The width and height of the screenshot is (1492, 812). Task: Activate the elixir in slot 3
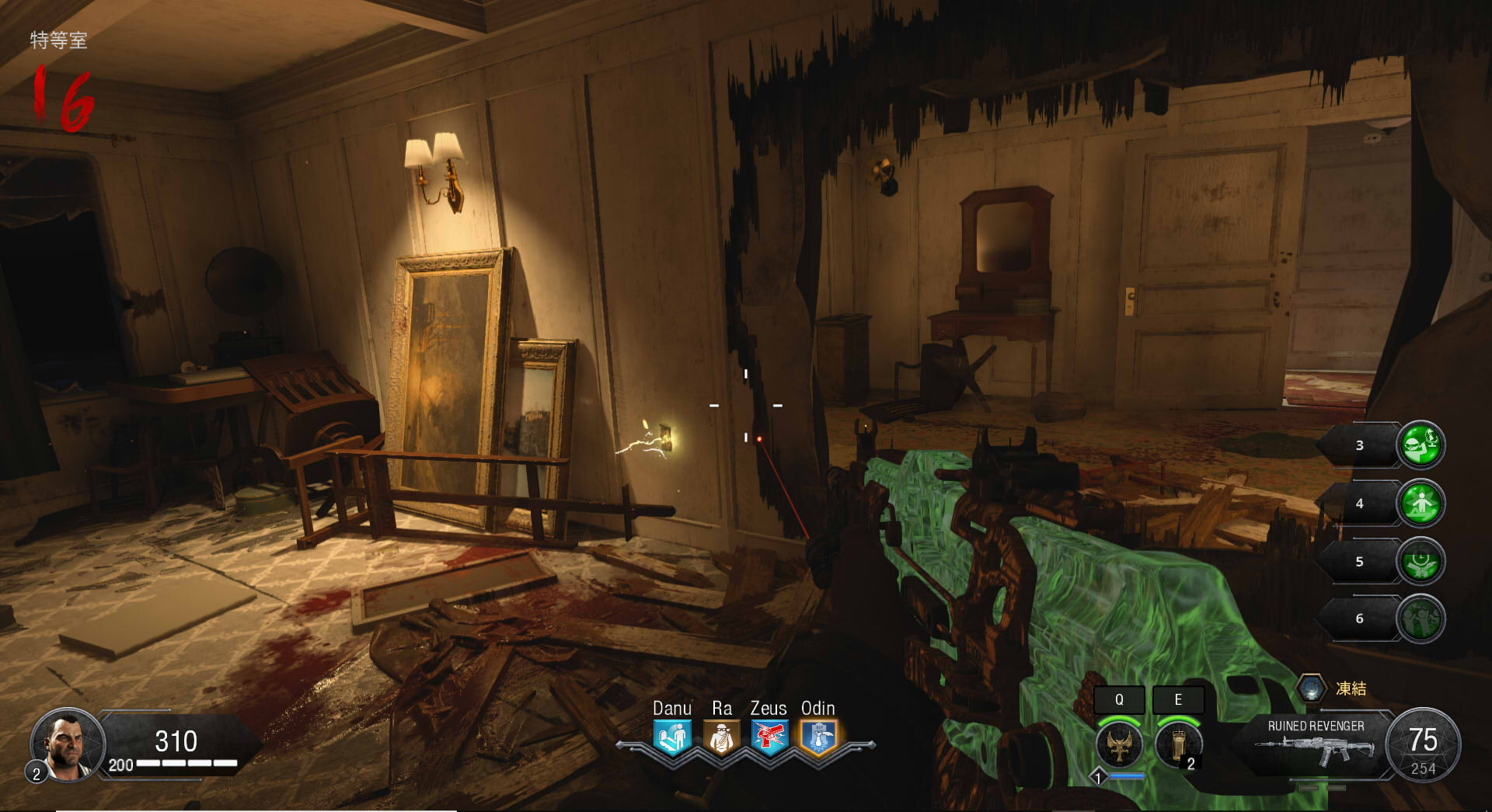(1421, 444)
